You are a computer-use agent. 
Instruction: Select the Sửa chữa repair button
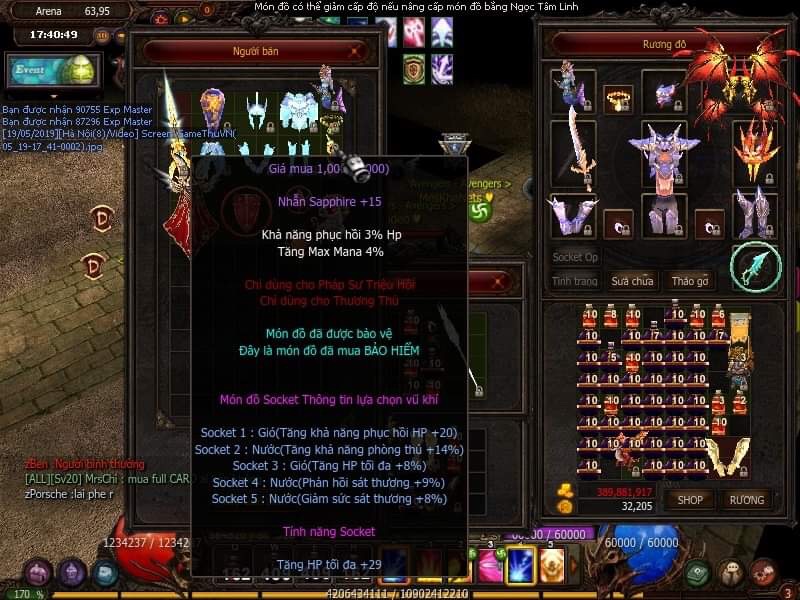coord(632,281)
